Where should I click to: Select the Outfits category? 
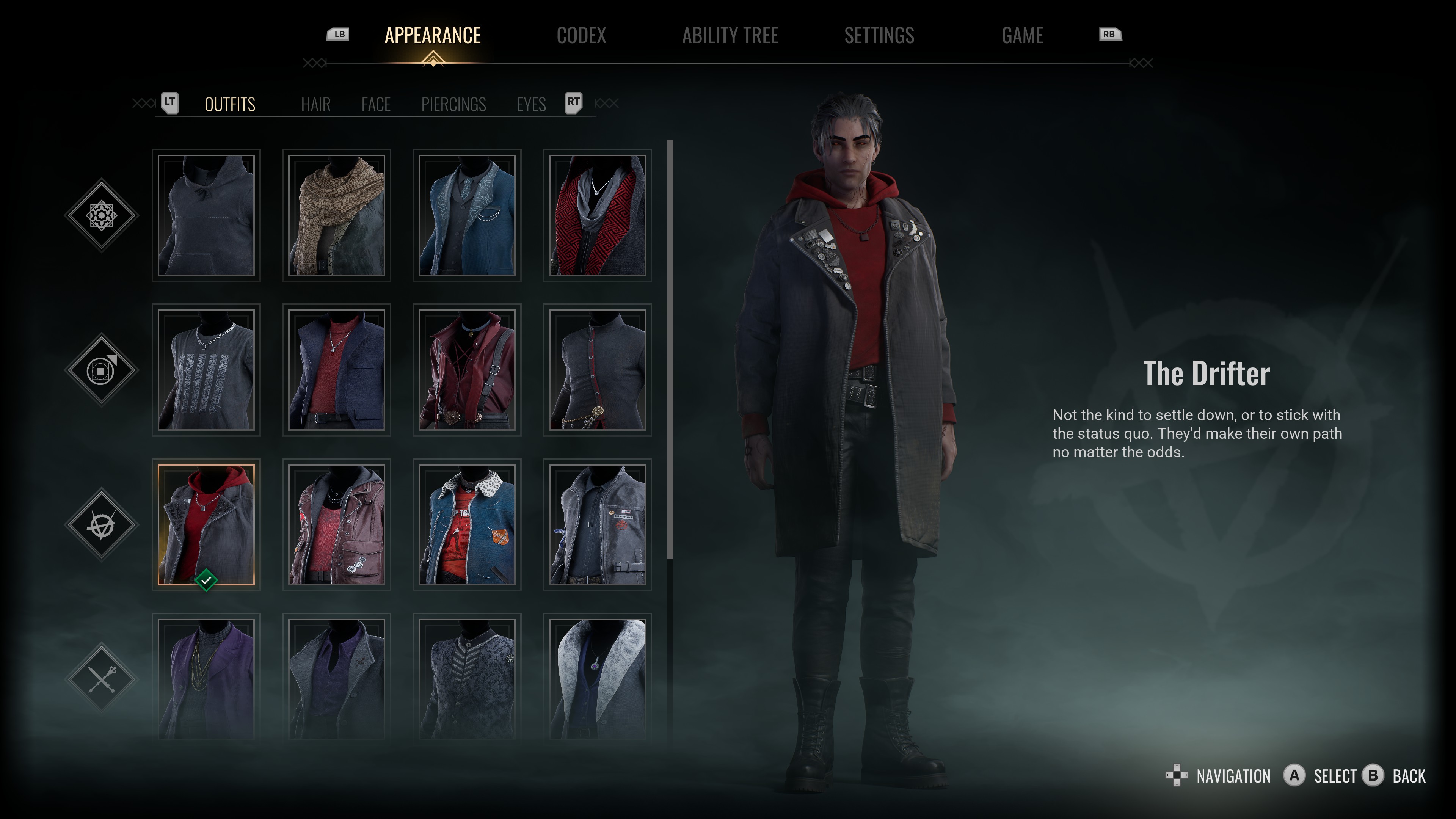click(x=230, y=105)
